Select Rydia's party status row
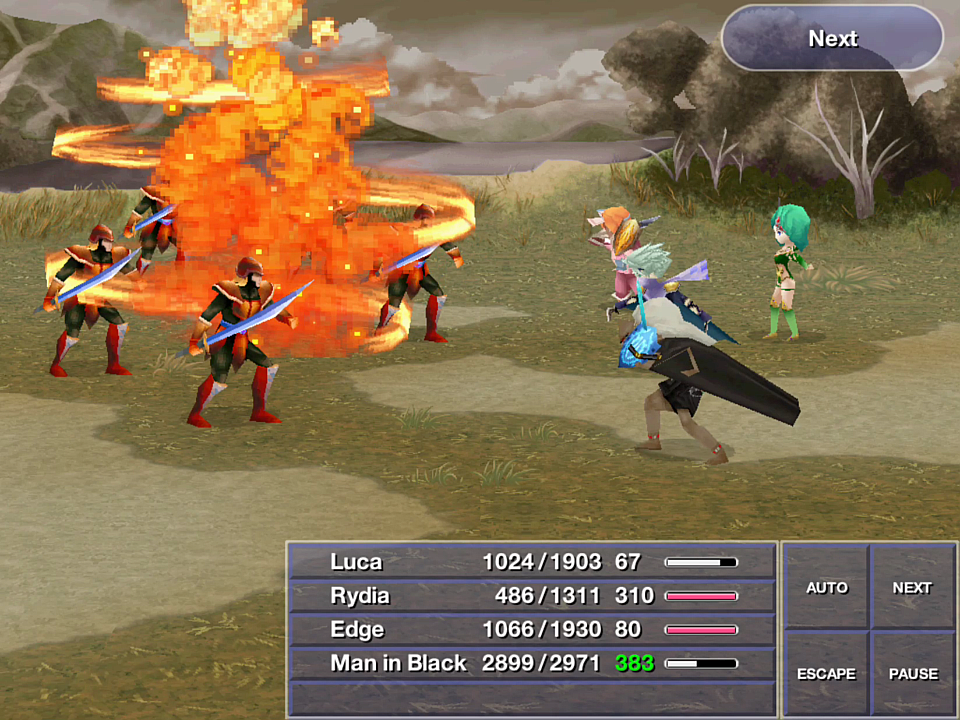The height and width of the screenshot is (720, 960). 532,596
